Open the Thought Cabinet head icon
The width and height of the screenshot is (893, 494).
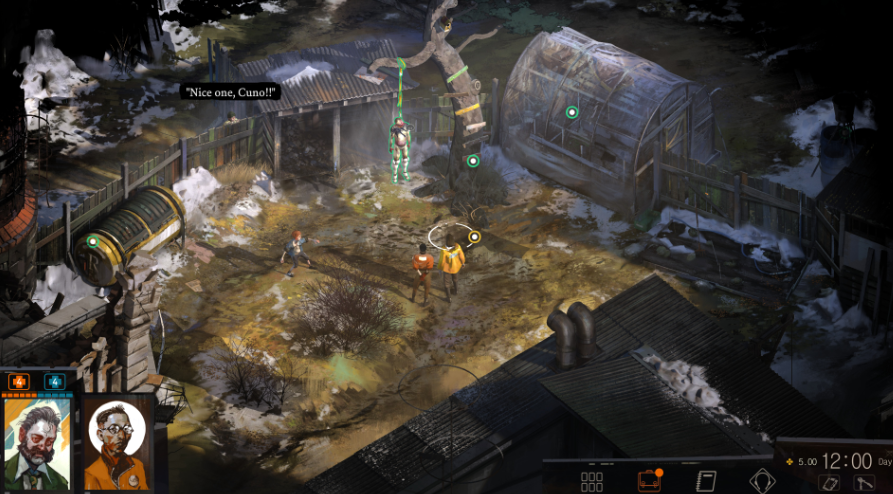(762, 481)
